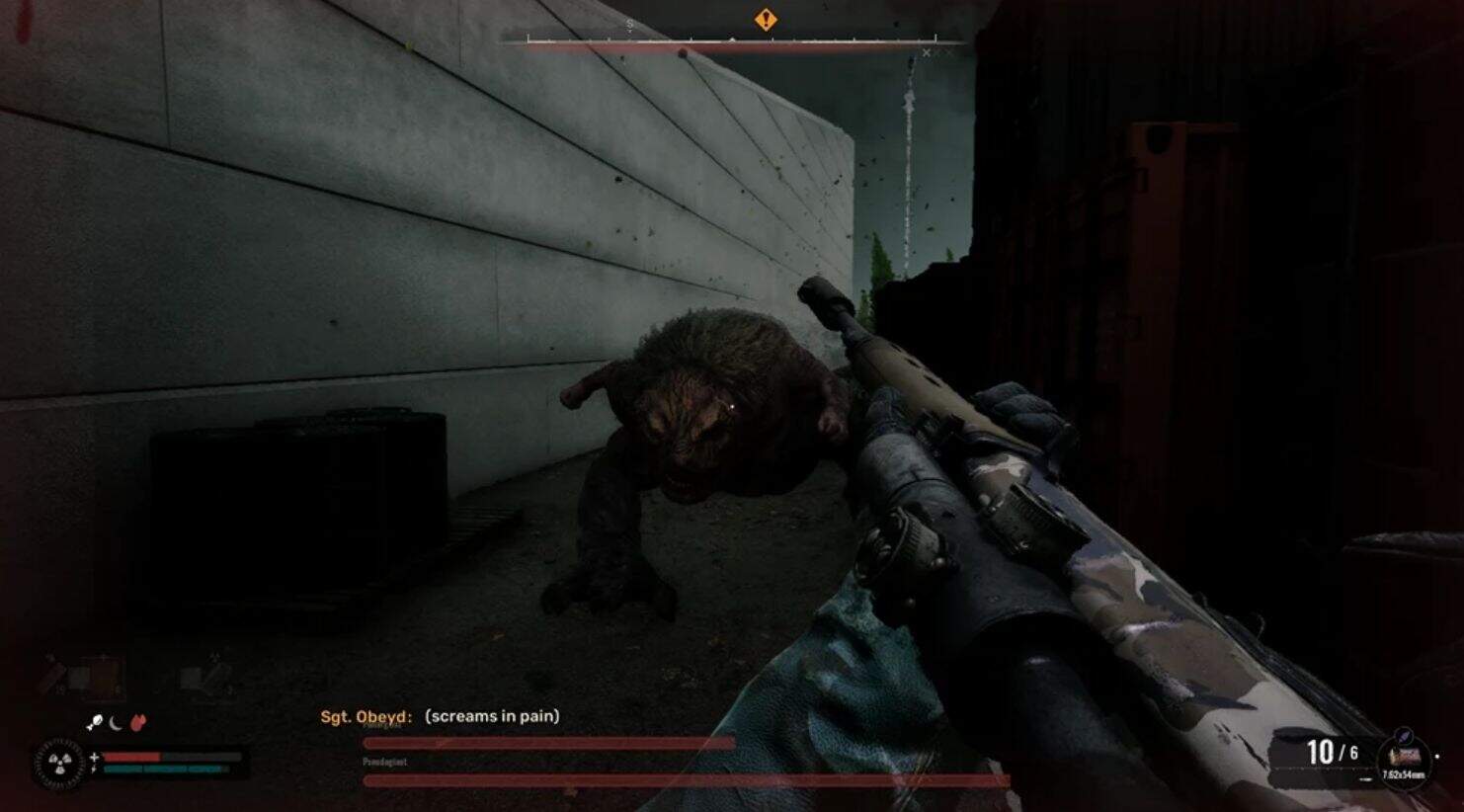1464x812 pixels.
Task: Select the crescent moon sleepiness icon
Action: (117, 723)
